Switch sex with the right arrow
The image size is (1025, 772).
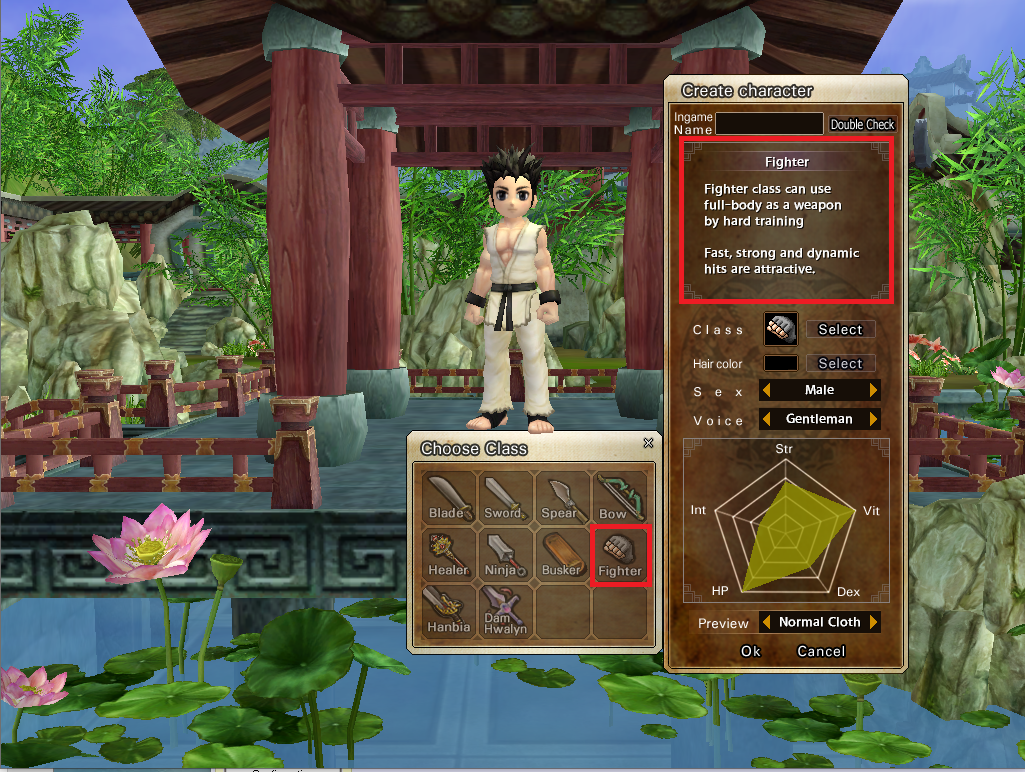874,390
